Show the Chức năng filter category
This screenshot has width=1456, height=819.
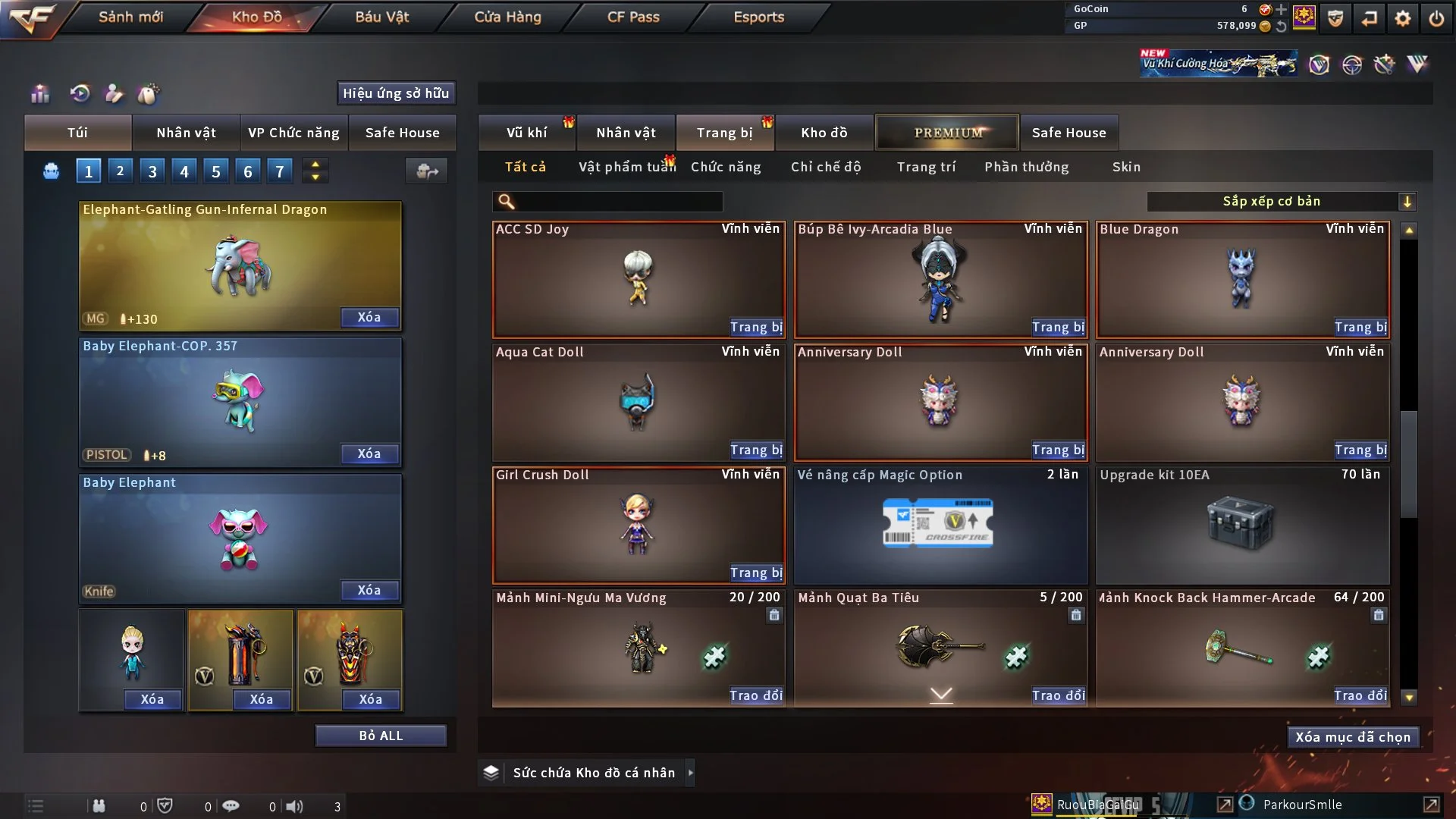tap(726, 167)
